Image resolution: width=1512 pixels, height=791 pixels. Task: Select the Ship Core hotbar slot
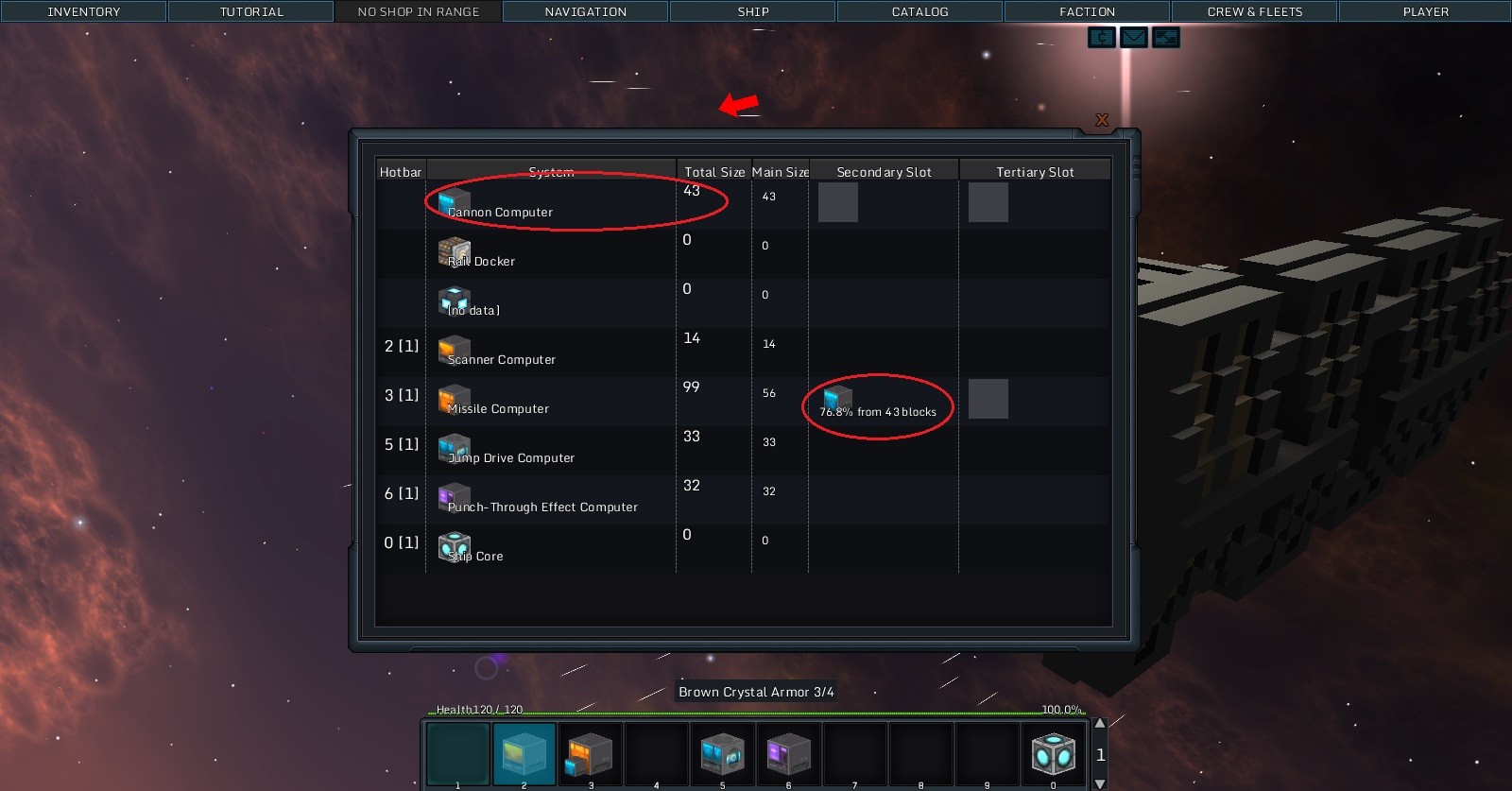click(1054, 754)
